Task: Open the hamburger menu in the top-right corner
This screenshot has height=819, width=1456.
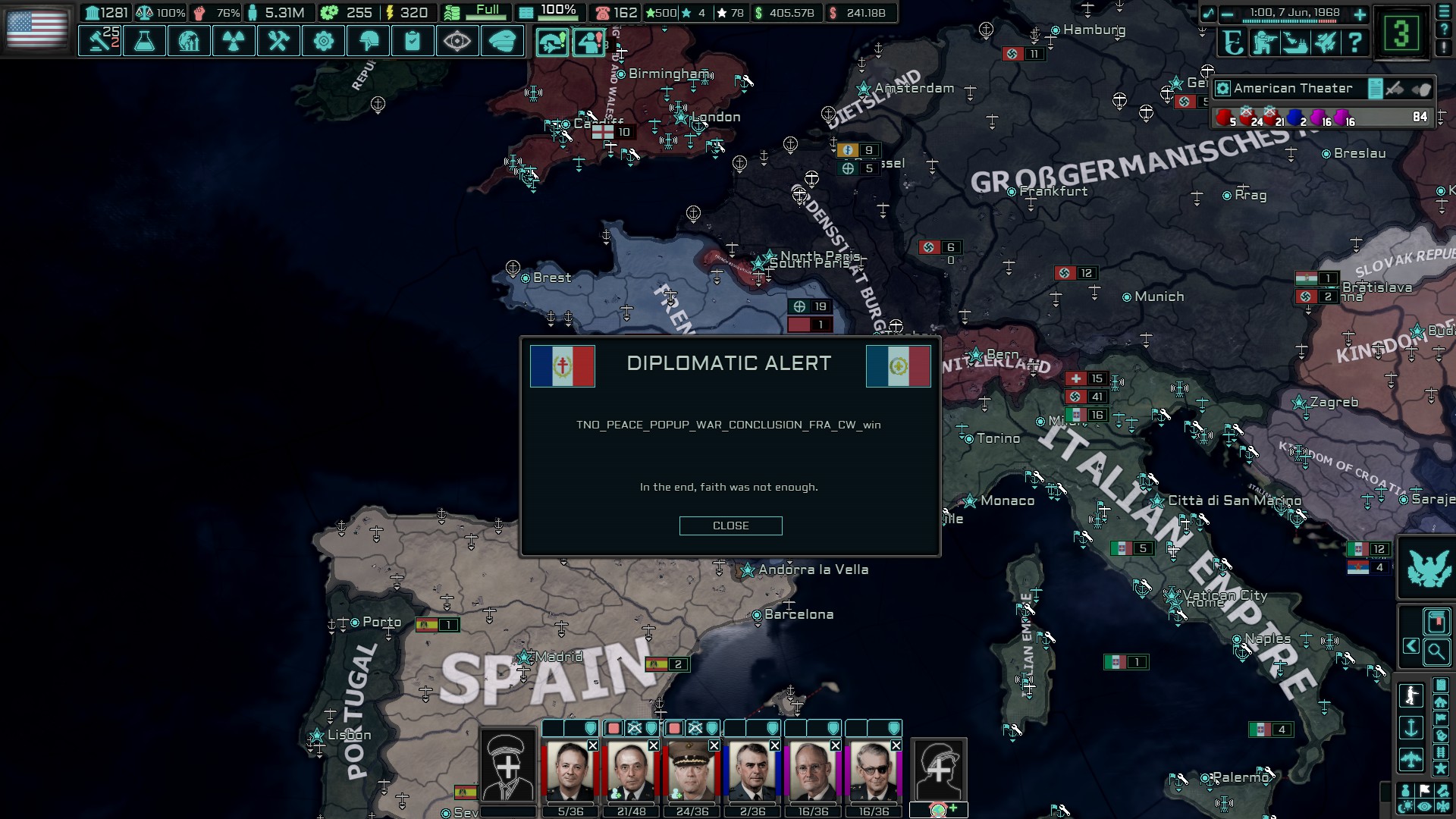Action: click(x=1444, y=12)
